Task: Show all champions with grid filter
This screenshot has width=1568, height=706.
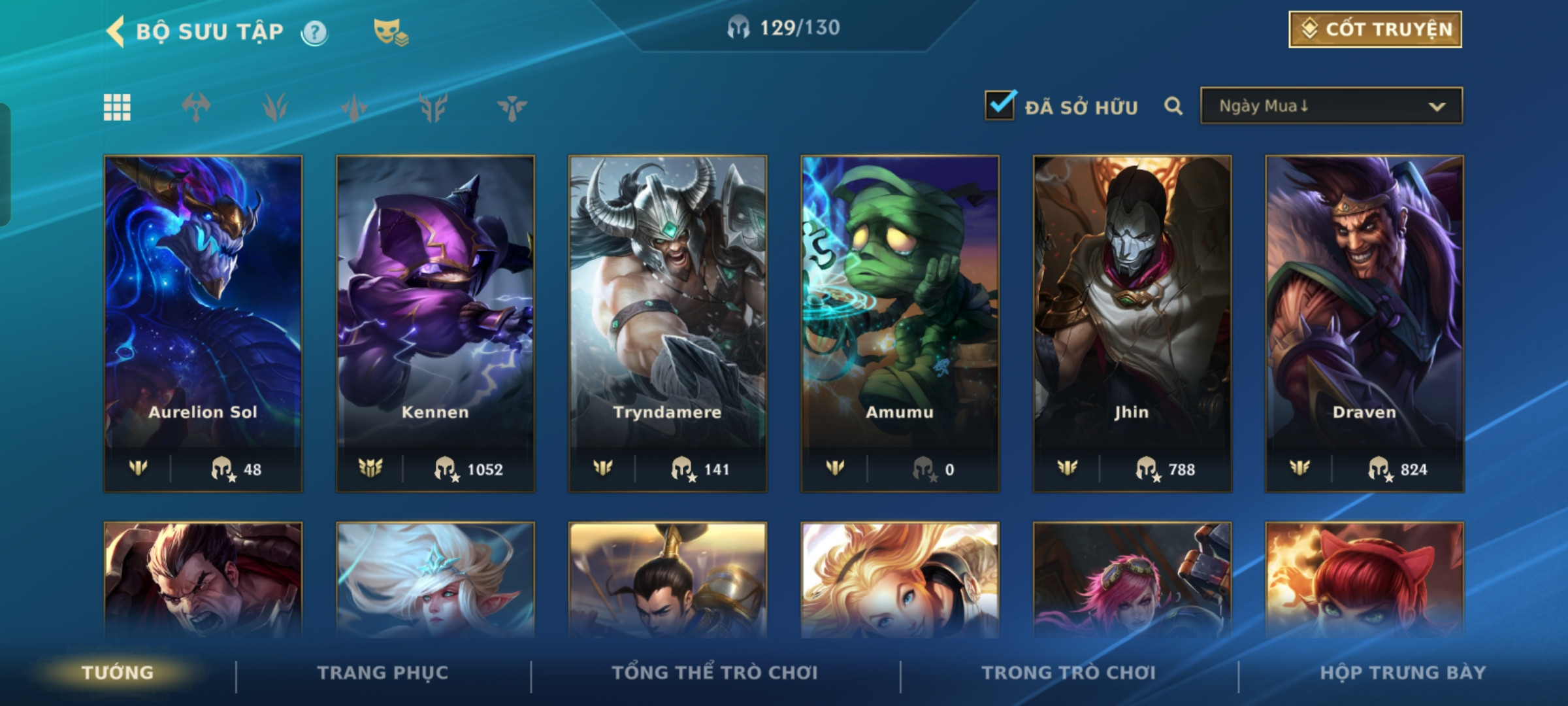Action: coord(117,107)
